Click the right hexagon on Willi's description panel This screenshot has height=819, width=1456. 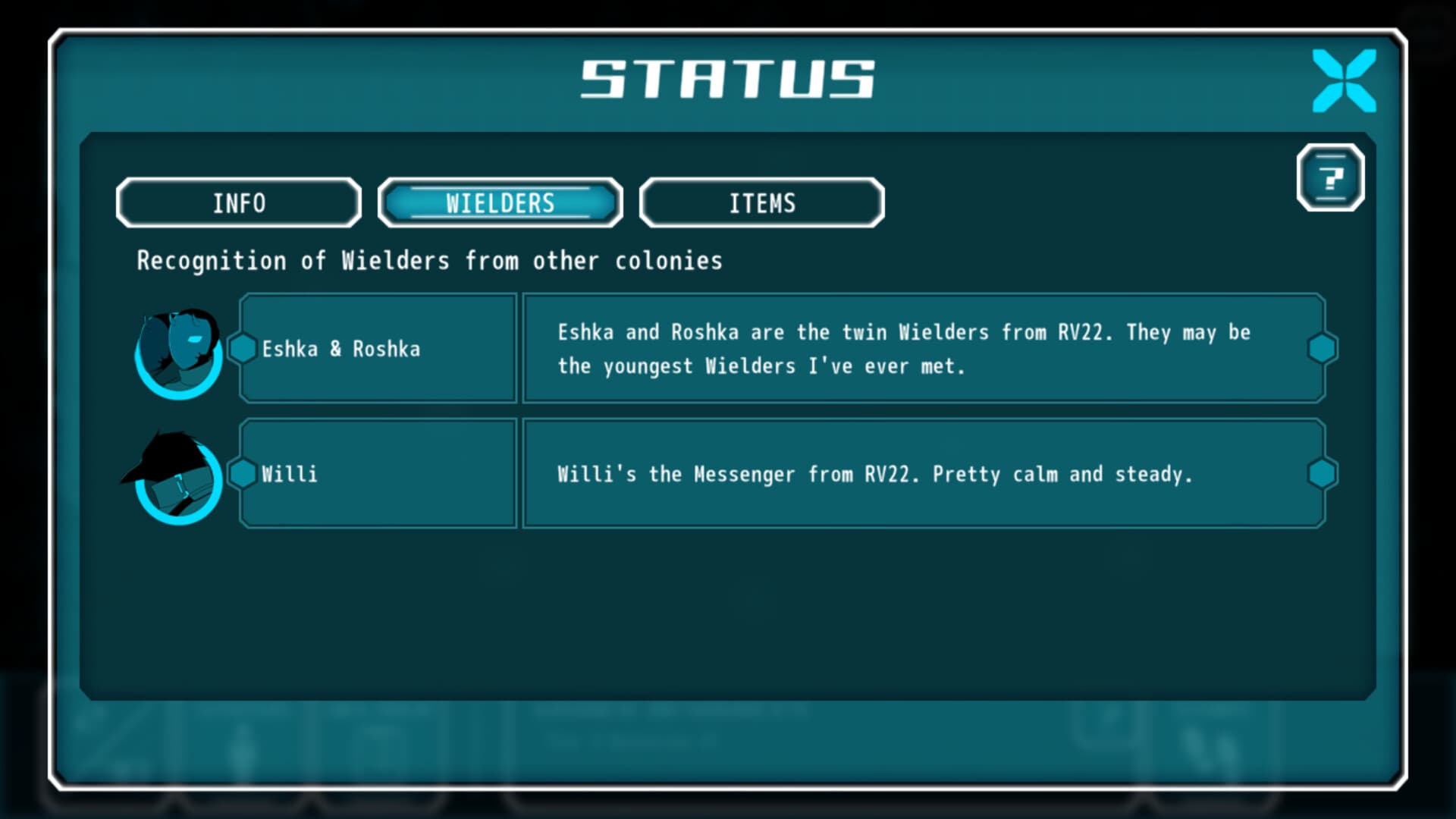[1323, 474]
